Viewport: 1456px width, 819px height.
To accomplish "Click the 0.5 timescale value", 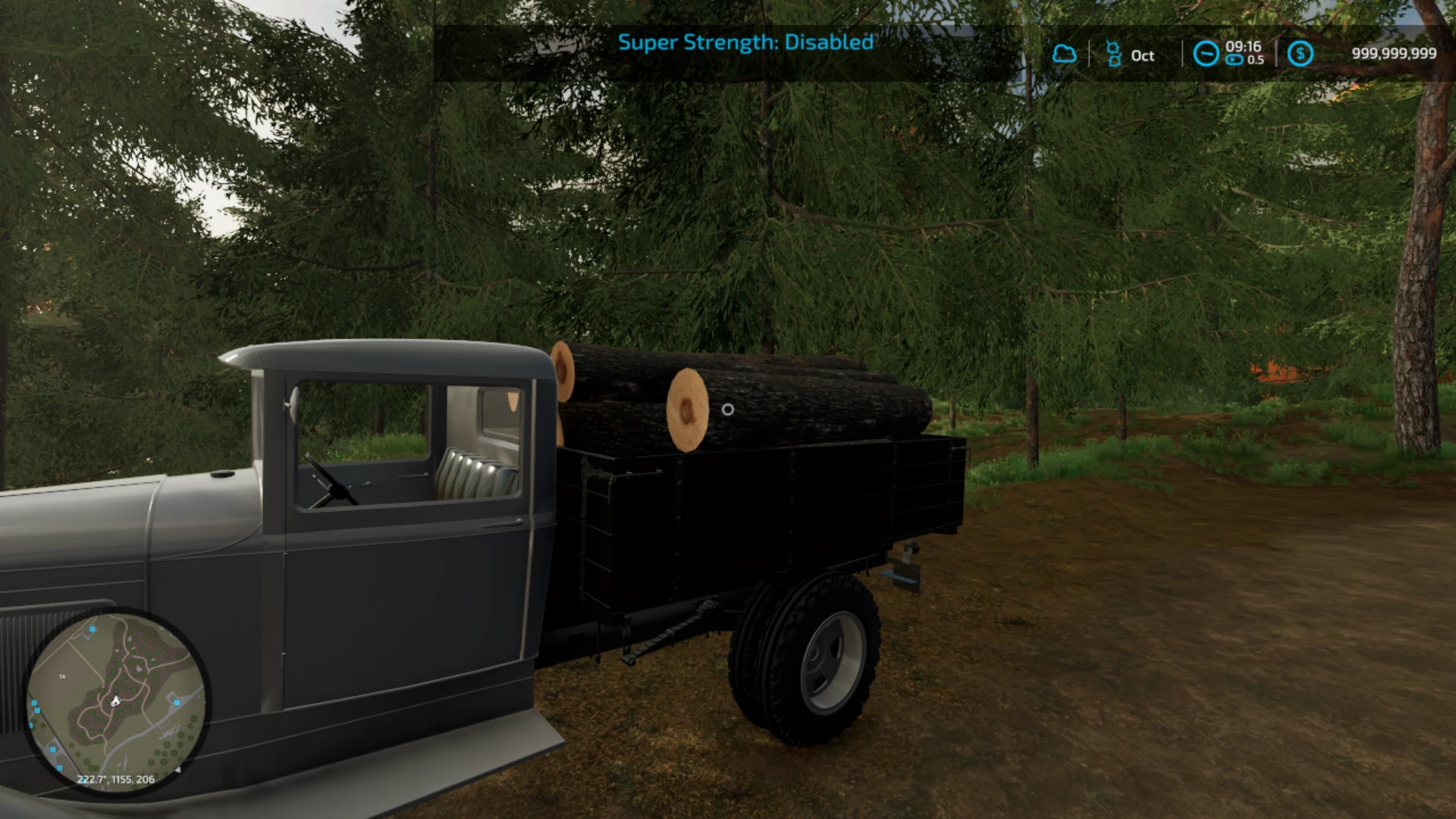I will [x=1256, y=58].
